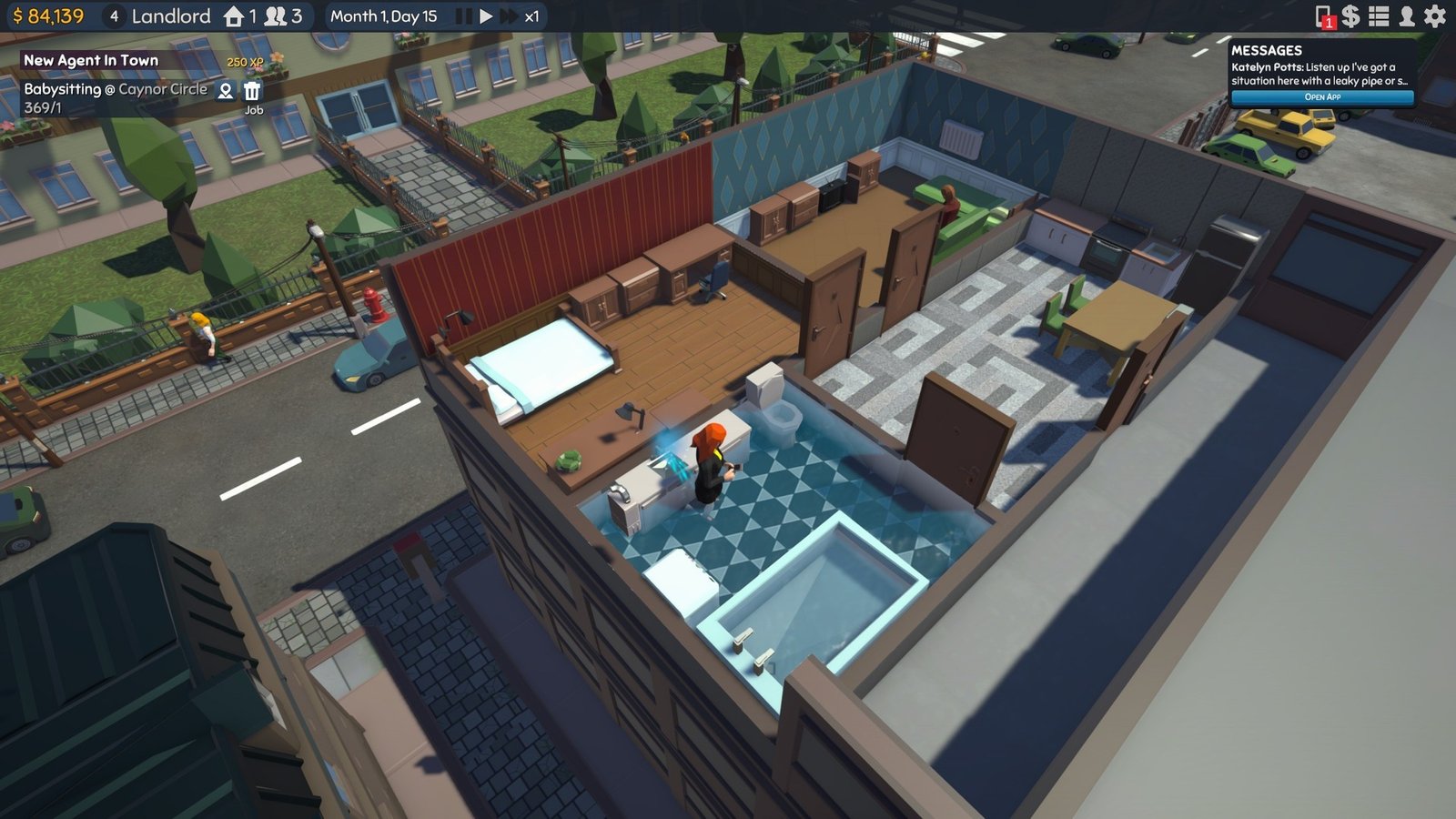Resume normal play speed
The width and height of the screenshot is (1456, 819).
pos(488,15)
